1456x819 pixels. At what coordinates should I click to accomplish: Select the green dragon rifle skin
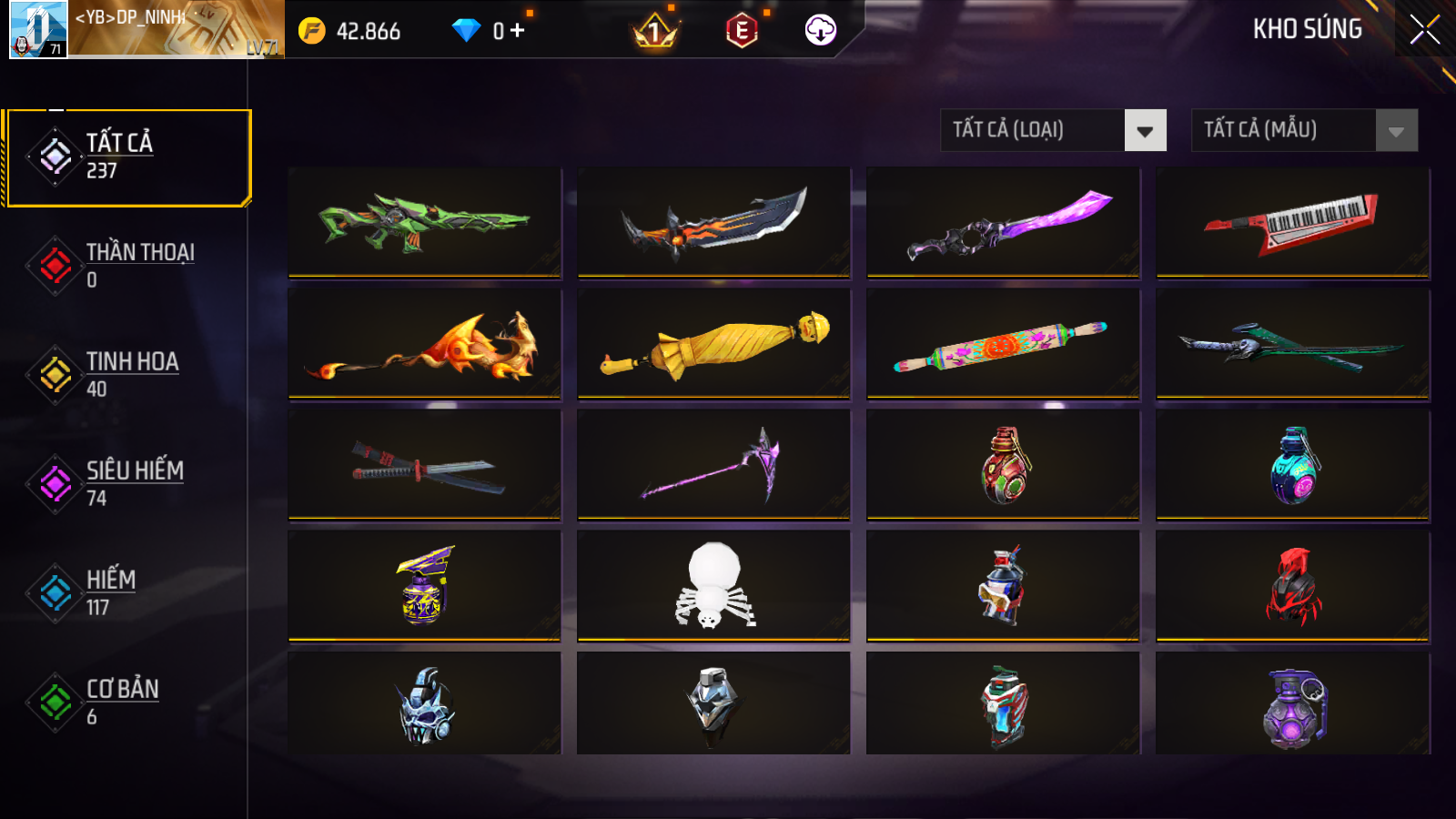pos(424,221)
